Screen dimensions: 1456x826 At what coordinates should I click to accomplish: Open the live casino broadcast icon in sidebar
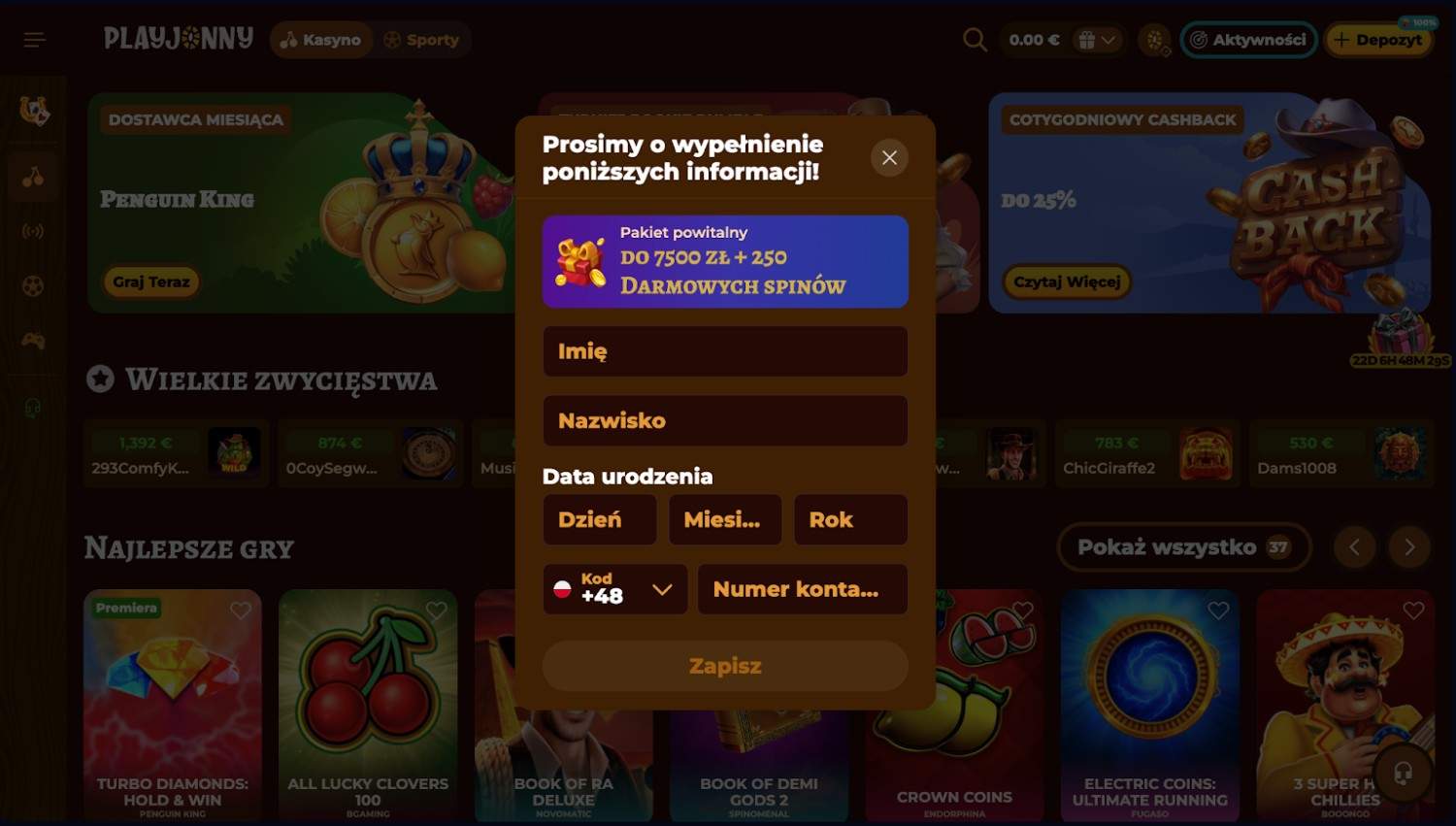(x=33, y=231)
